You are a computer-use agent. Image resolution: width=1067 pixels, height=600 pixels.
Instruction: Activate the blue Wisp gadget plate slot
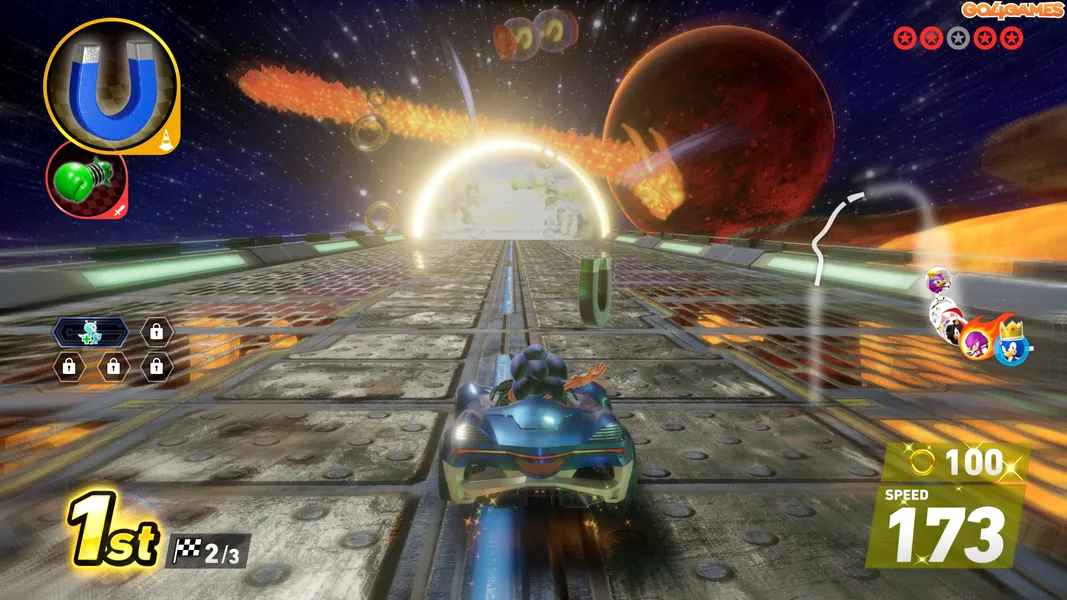pos(91,331)
